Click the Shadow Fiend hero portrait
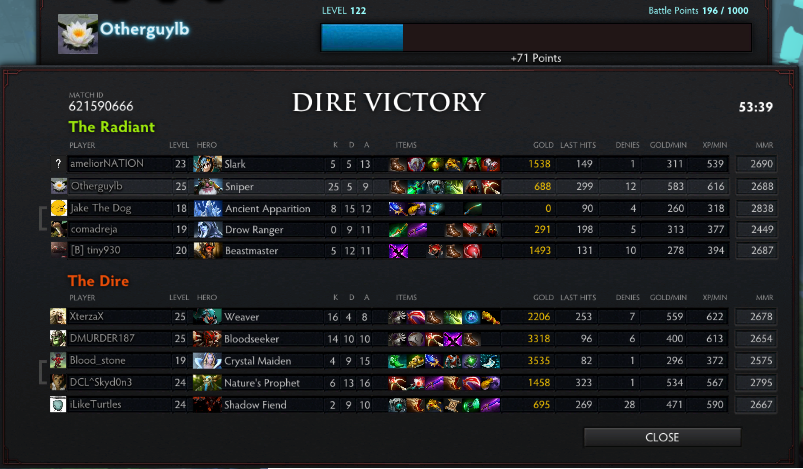The height and width of the screenshot is (469, 803). pos(208,404)
